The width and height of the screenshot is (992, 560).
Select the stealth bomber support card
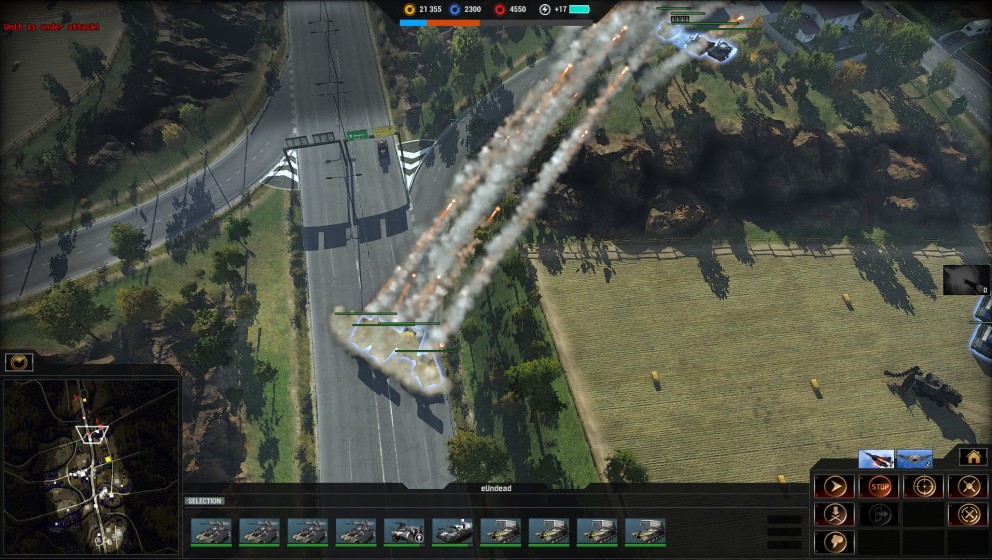click(x=914, y=459)
